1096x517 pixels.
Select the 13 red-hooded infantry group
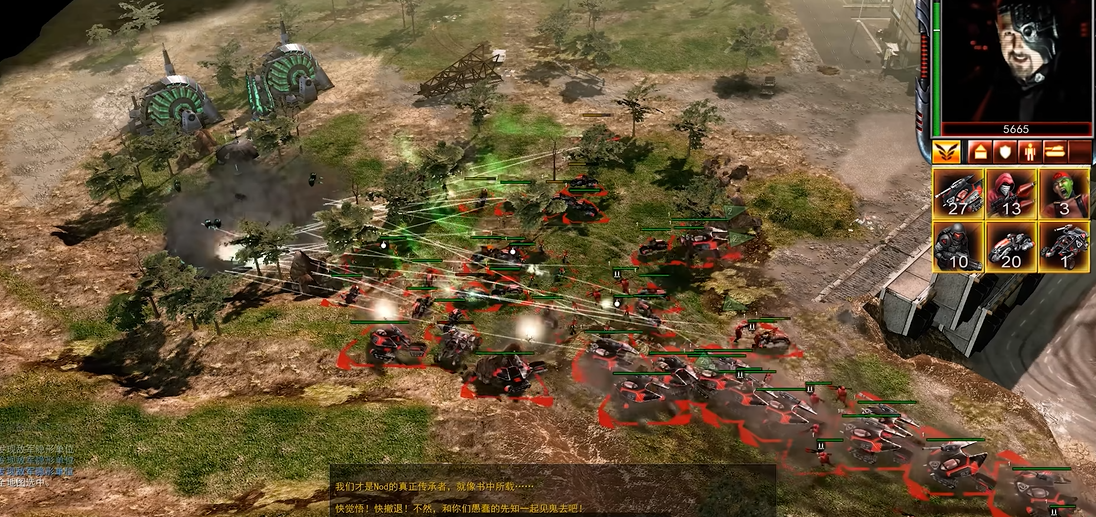click(x=1011, y=194)
